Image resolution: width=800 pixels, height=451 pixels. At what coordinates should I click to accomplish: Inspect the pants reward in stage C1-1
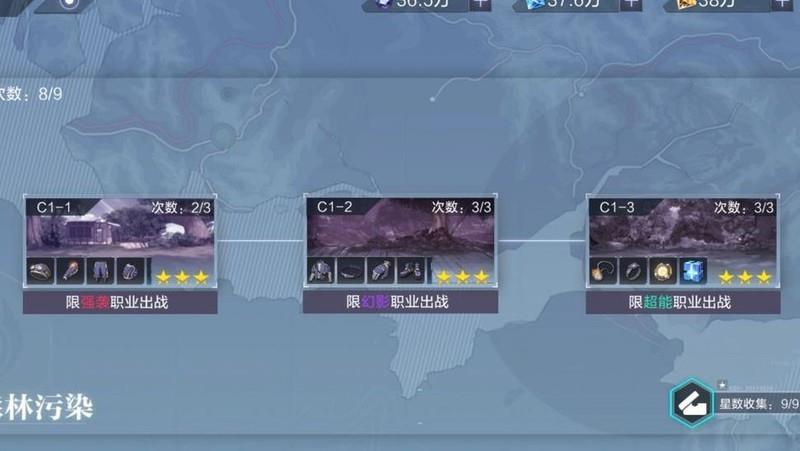[101, 271]
